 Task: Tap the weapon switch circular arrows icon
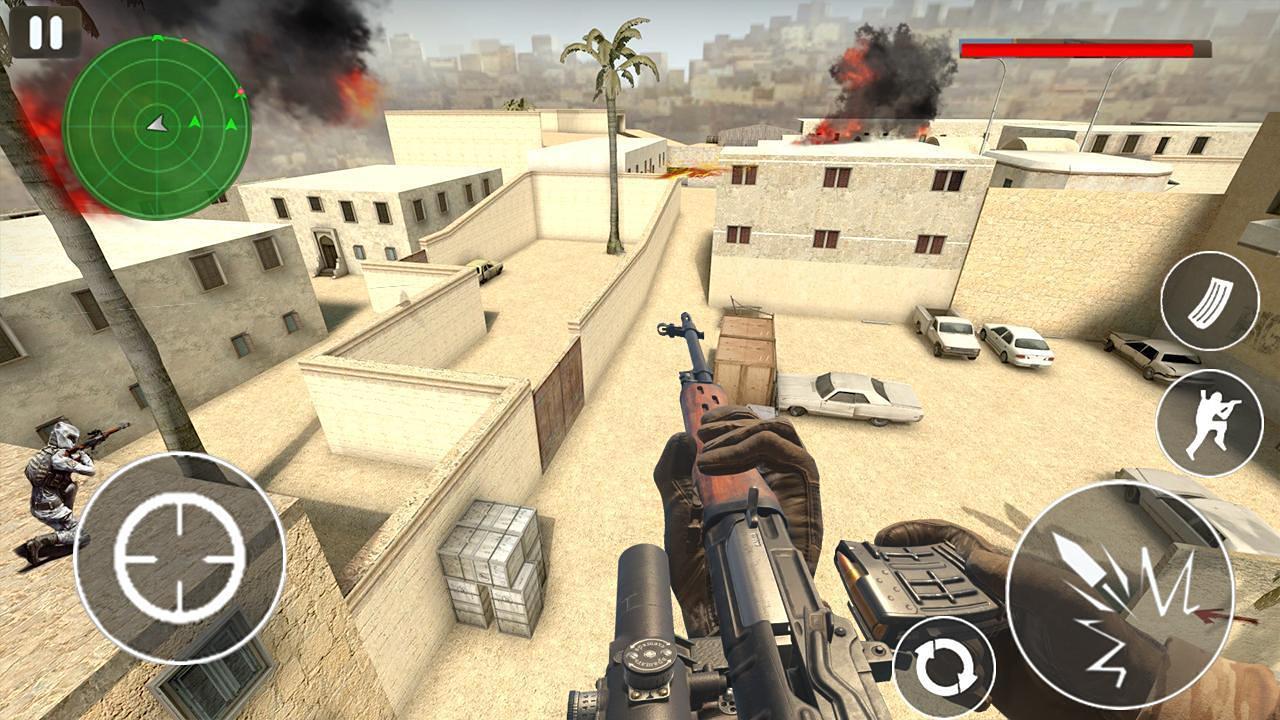945,664
